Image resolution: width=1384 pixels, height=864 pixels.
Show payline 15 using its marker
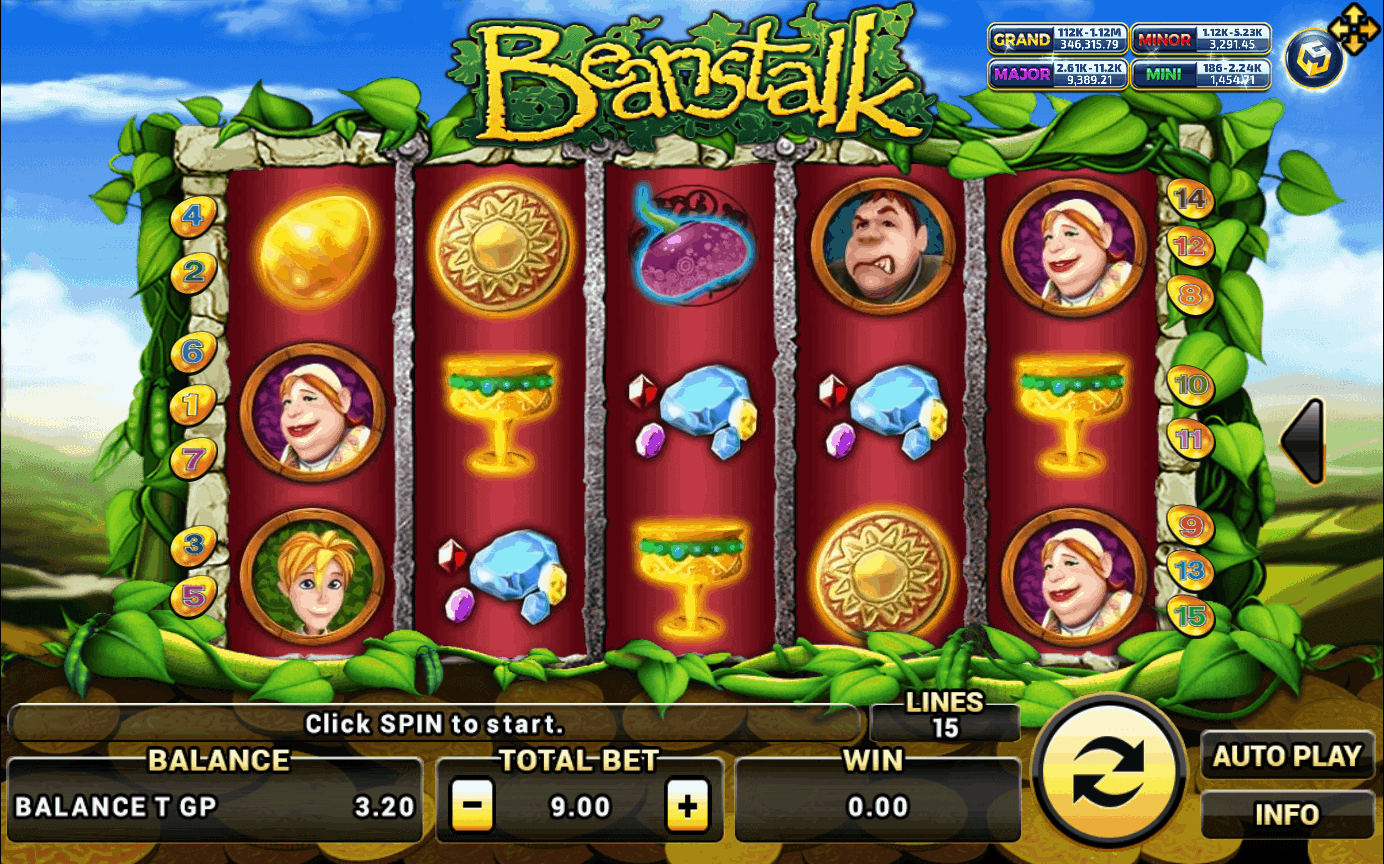(1190, 615)
